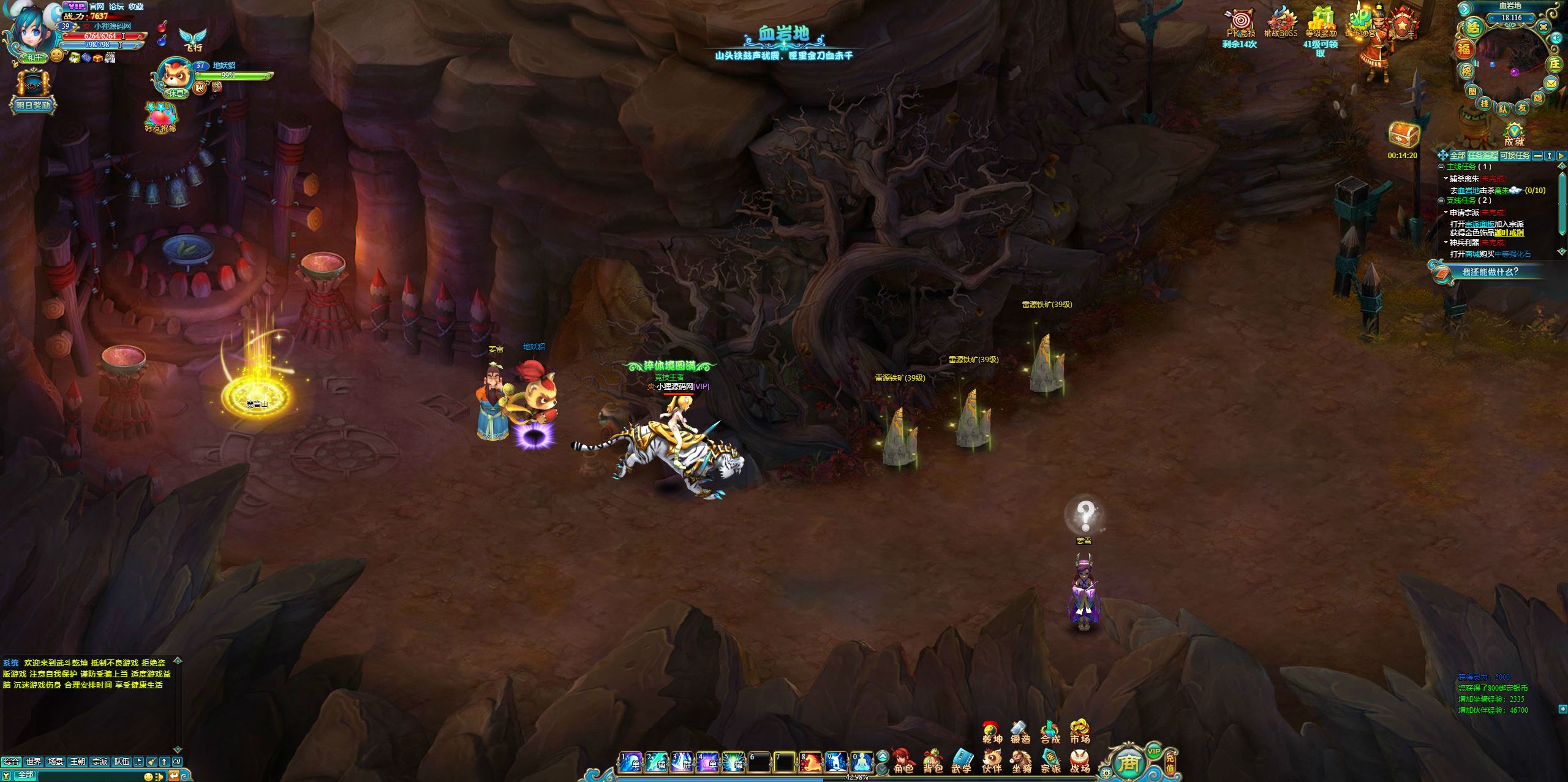The image size is (1568, 782).
Task: Open the 成就 achievements icon
Action: (x=1514, y=133)
